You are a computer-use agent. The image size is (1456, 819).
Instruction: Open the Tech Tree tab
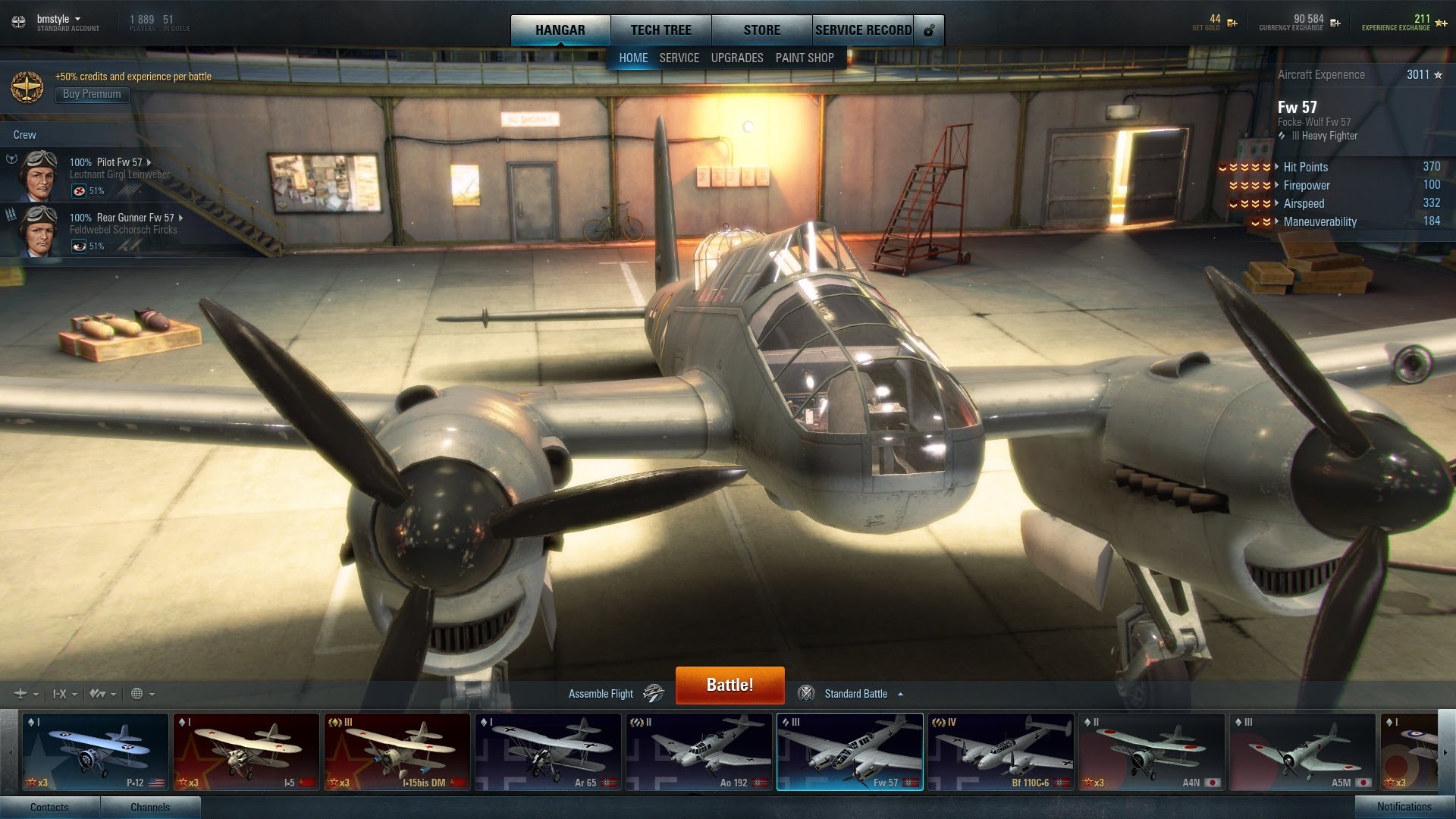click(661, 30)
